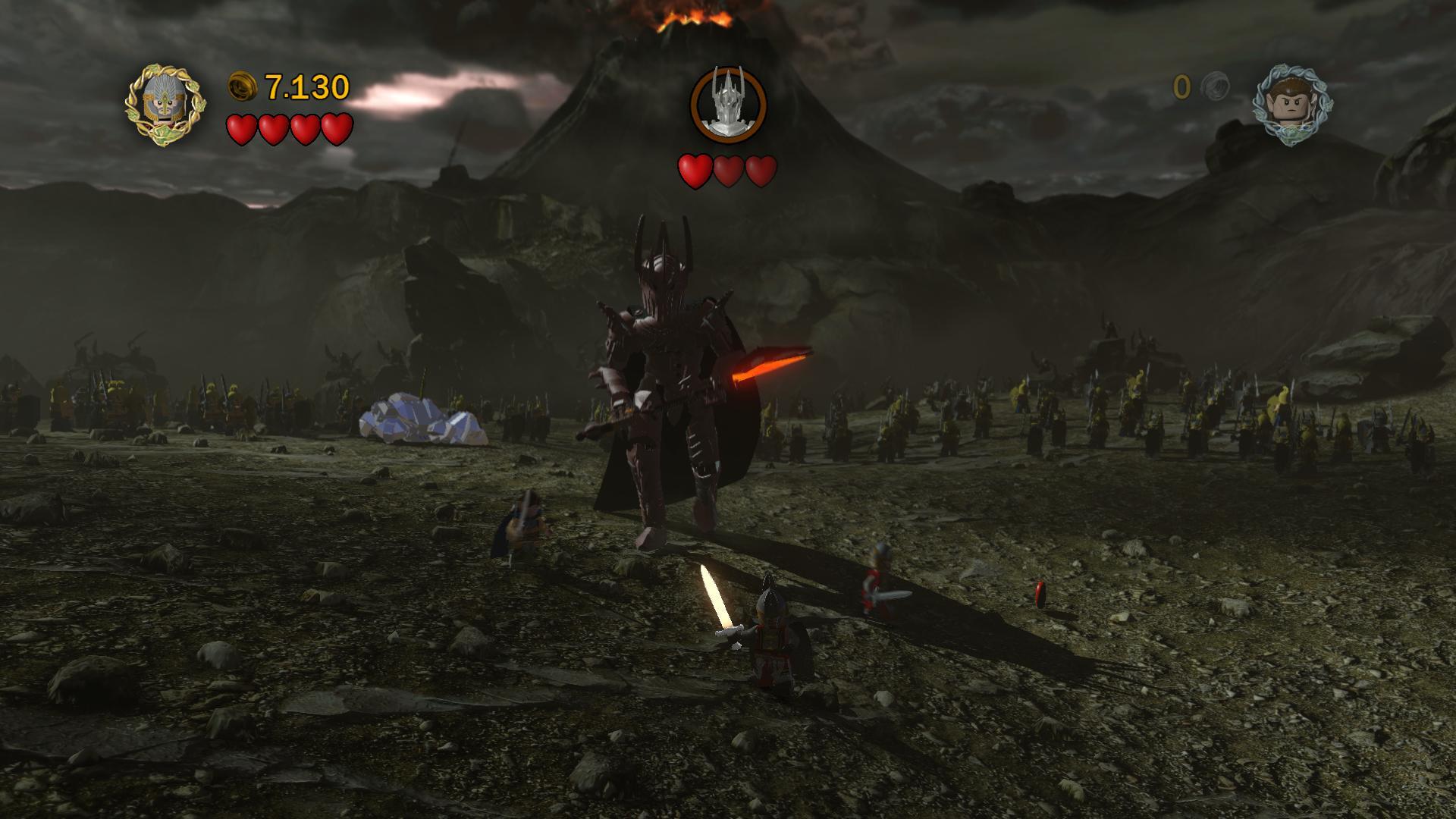Click the player two elf character portrait

click(1291, 105)
